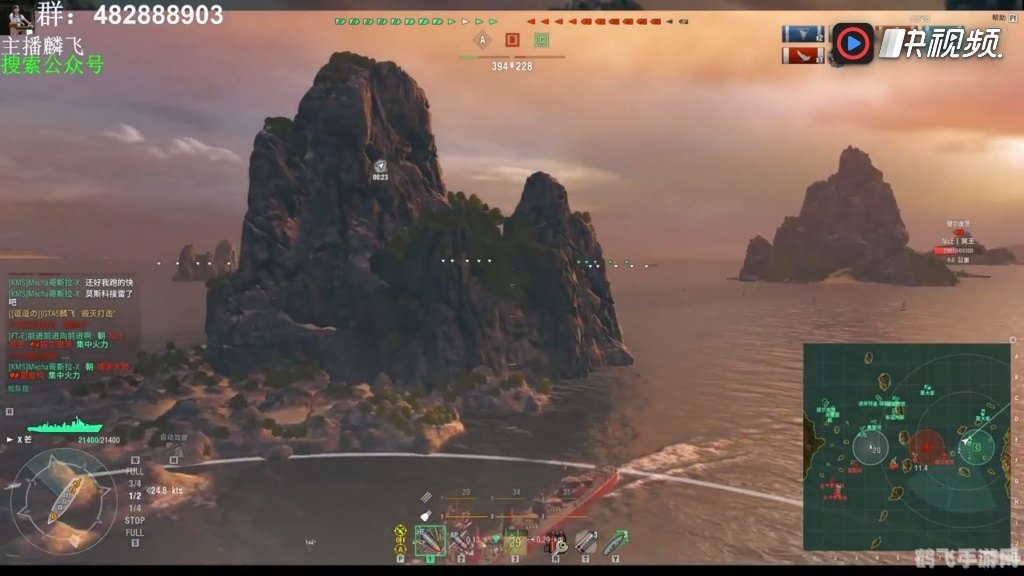This screenshot has width=1024, height=576.
Task: Activate the Damage Control Party wrench consumable
Action: click(553, 541)
